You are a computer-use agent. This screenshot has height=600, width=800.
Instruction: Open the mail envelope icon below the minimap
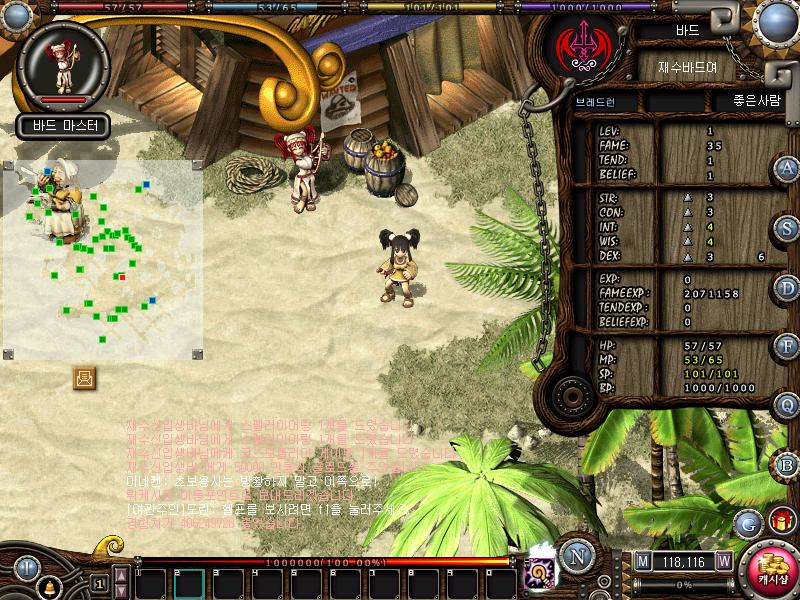click(x=84, y=377)
